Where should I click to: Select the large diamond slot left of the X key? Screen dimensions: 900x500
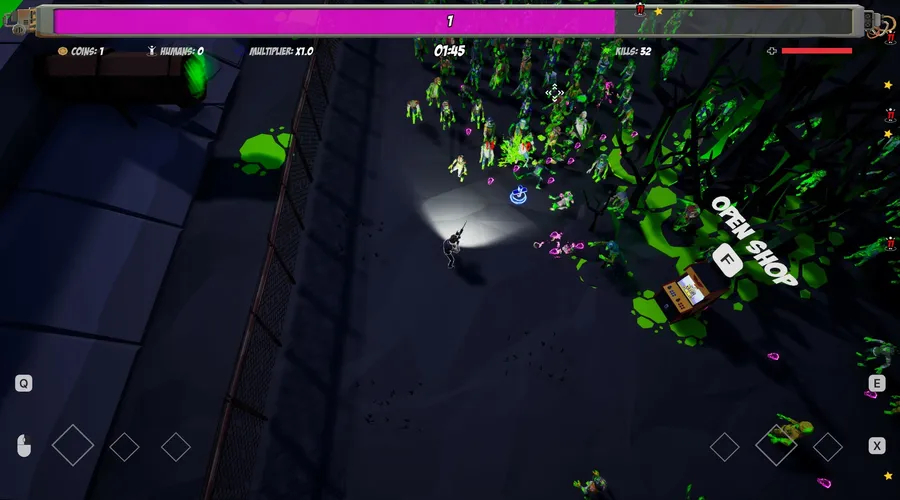[776, 445]
